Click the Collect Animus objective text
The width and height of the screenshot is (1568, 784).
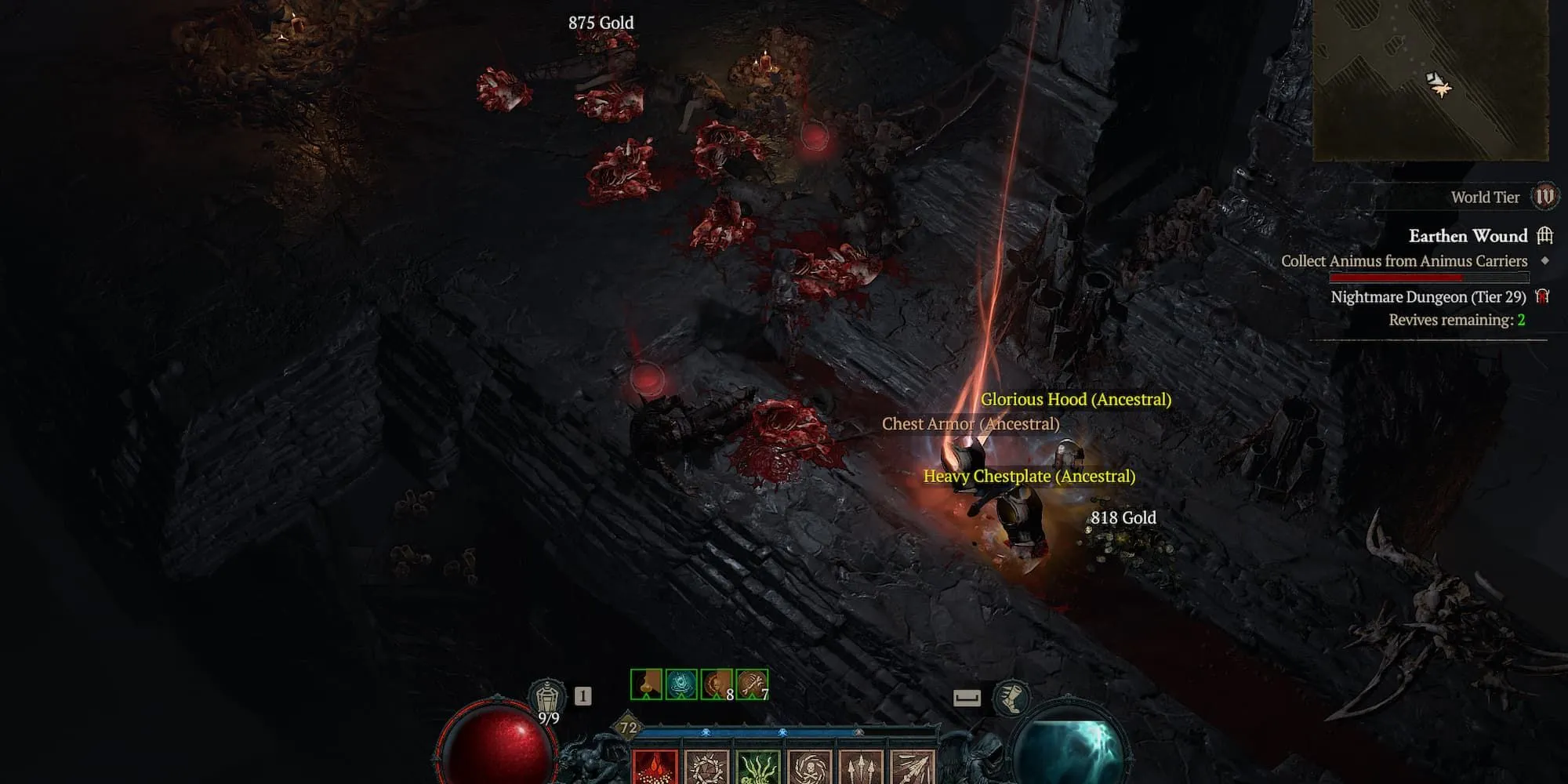click(x=1404, y=261)
